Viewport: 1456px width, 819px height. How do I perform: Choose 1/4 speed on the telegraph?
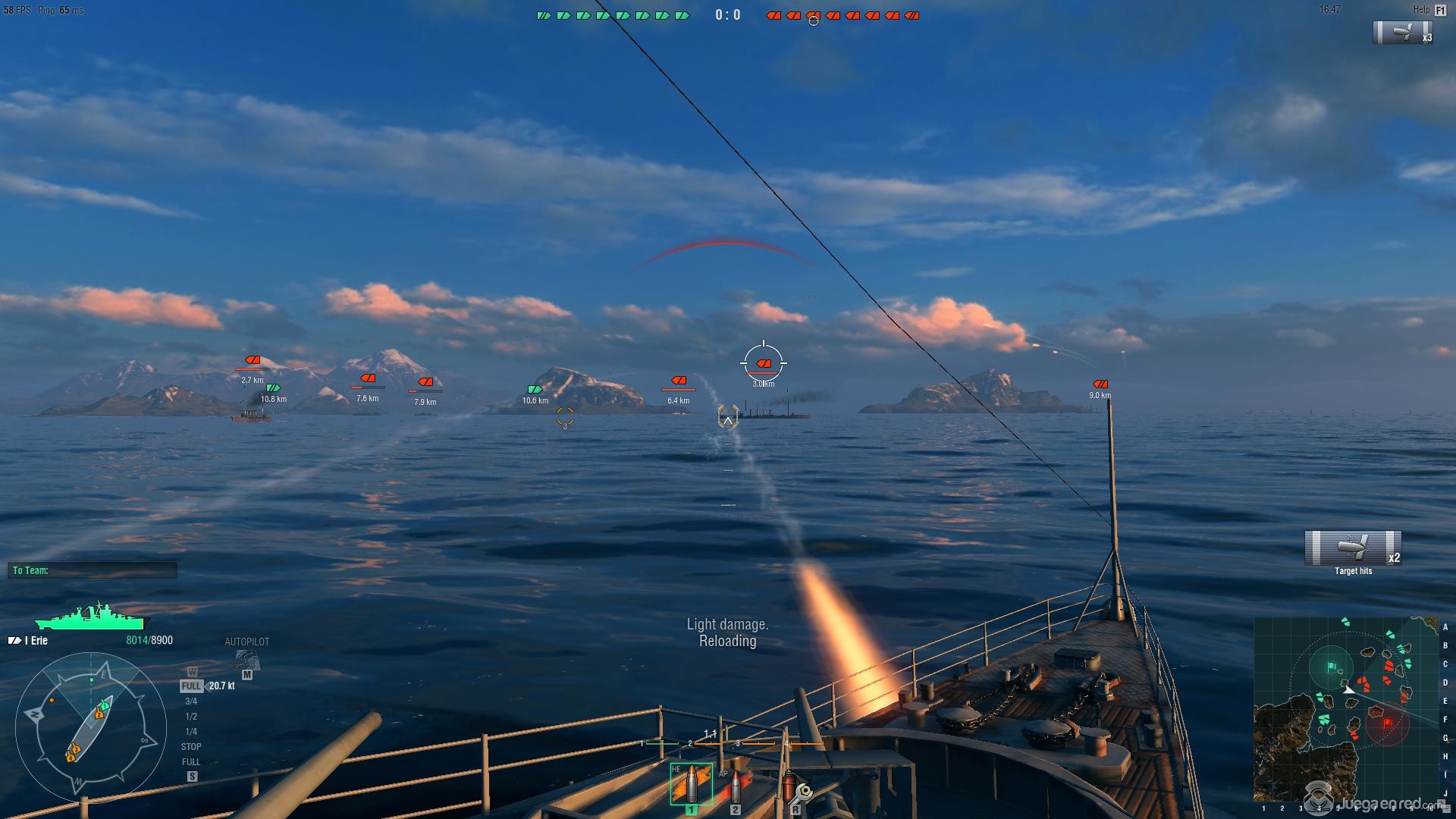(x=191, y=732)
